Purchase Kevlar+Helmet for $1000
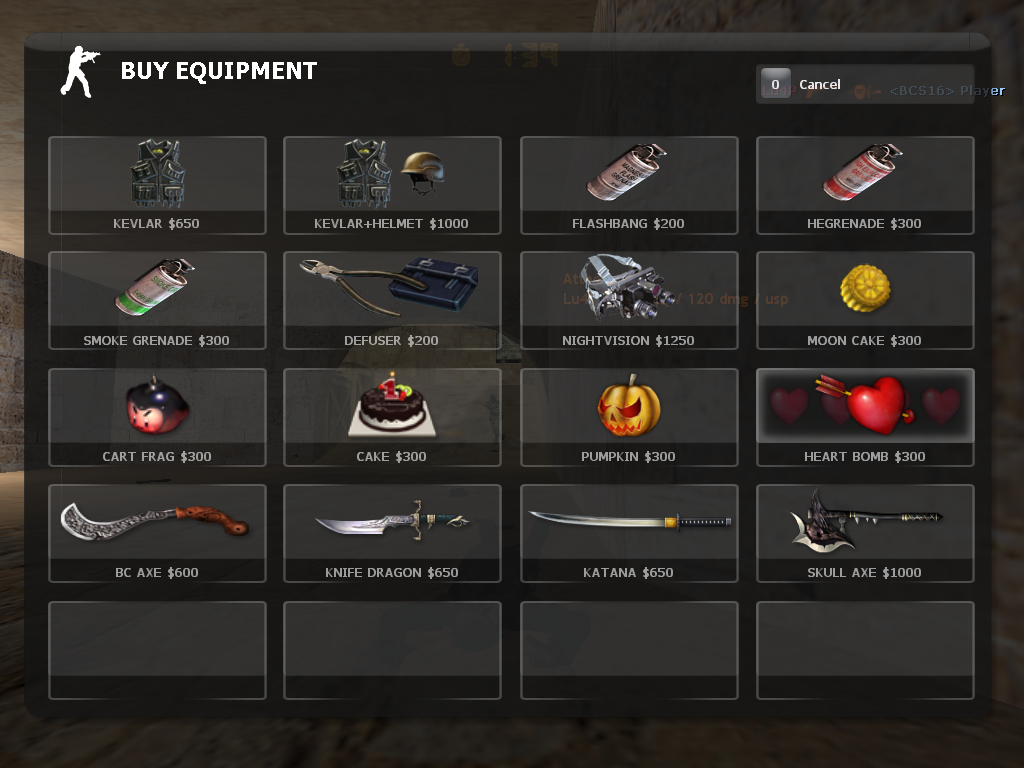 pos(392,185)
